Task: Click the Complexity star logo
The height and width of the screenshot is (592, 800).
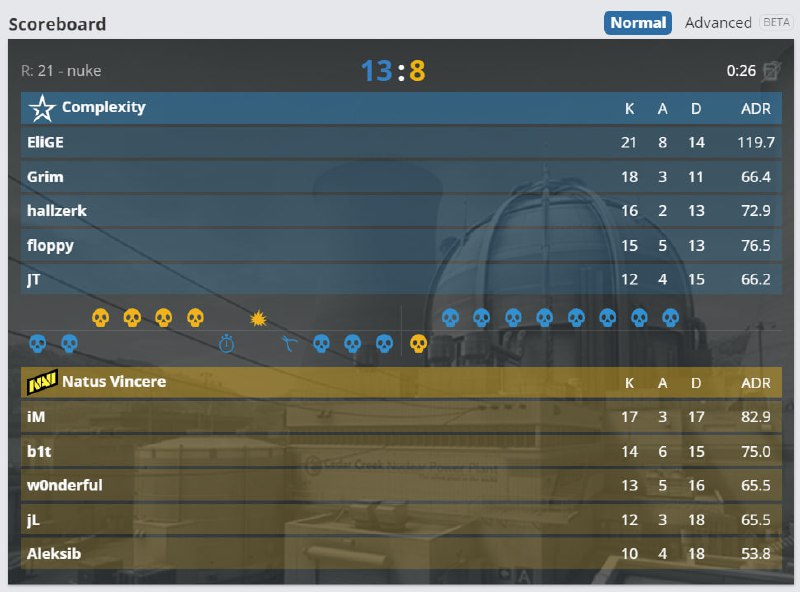Action: [x=42, y=108]
